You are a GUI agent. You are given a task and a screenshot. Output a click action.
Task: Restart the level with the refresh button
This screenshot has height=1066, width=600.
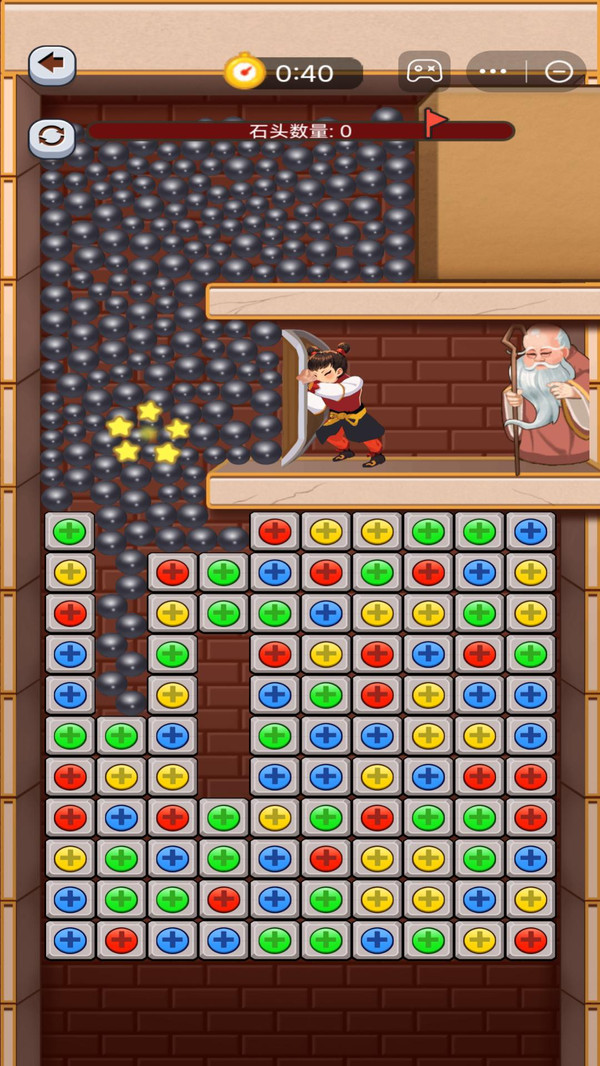pos(52,136)
